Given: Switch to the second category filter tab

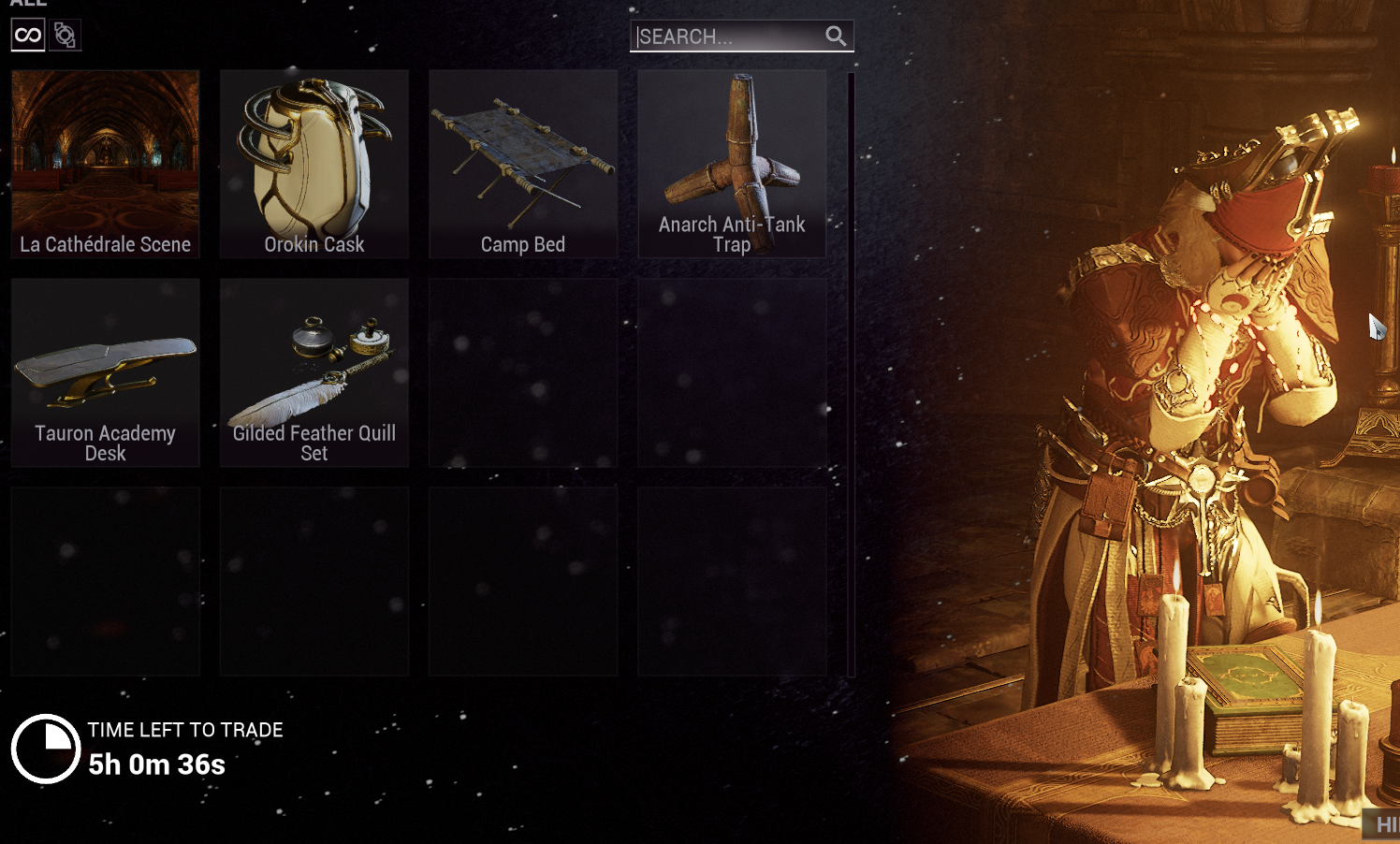Looking at the screenshot, I should click(65, 36).
